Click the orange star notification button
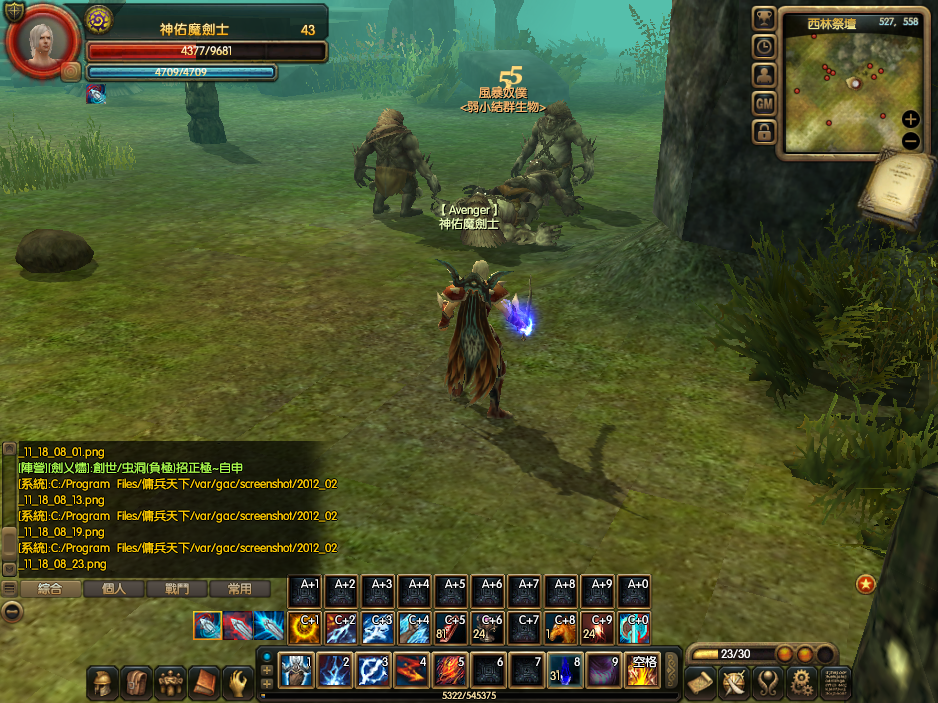Screen dimensions: 938x703 tap(866, 583)
